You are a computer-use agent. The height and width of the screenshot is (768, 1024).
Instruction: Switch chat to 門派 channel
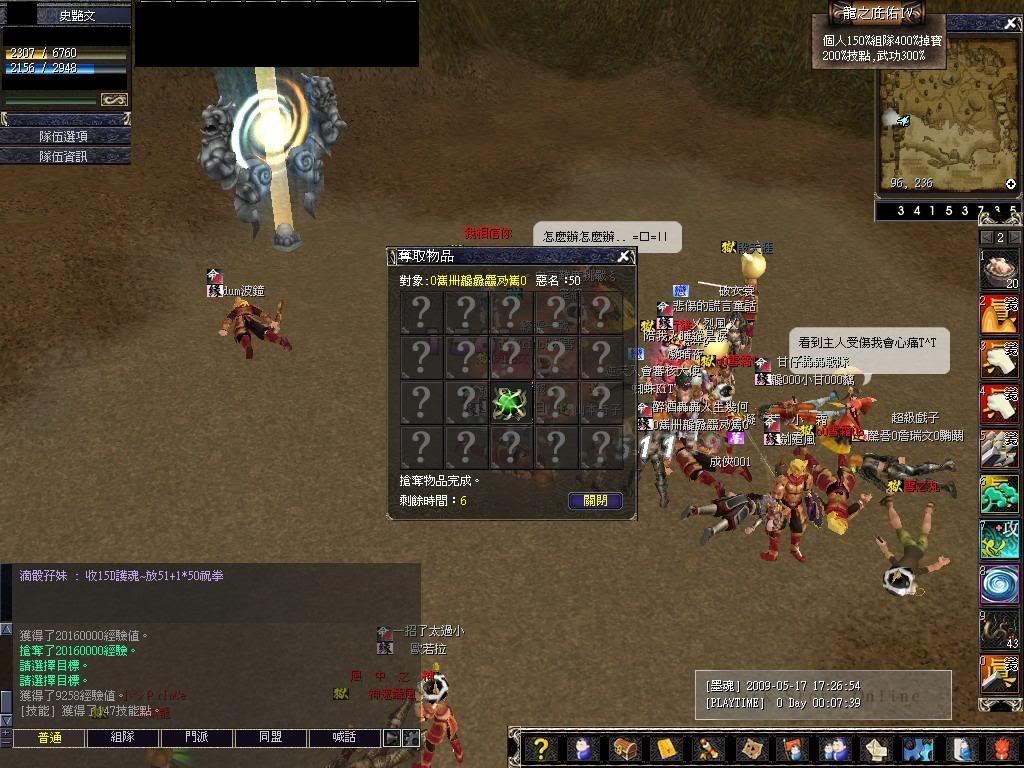(197, 738)
